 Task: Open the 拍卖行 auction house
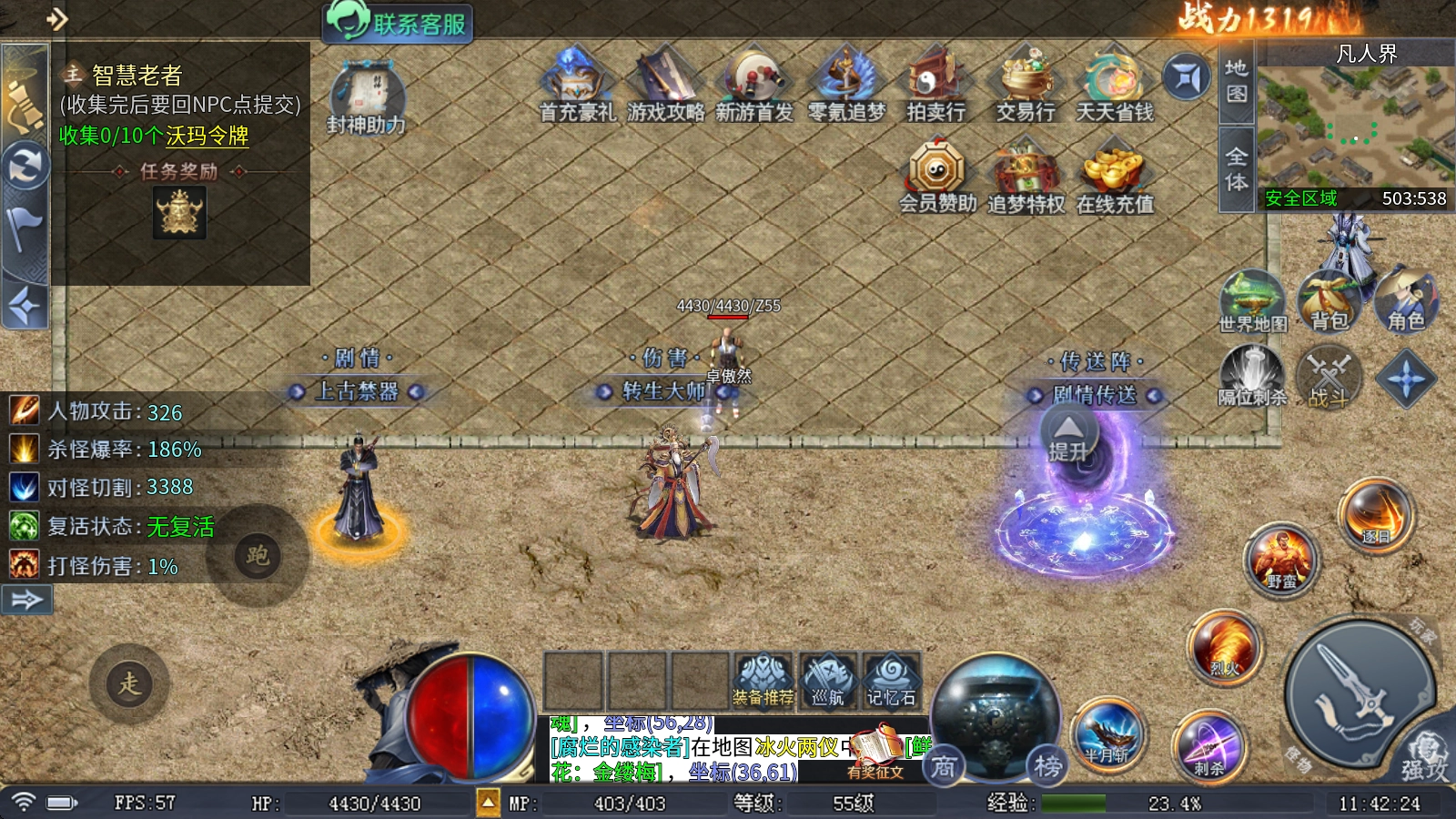click(935, 86)
